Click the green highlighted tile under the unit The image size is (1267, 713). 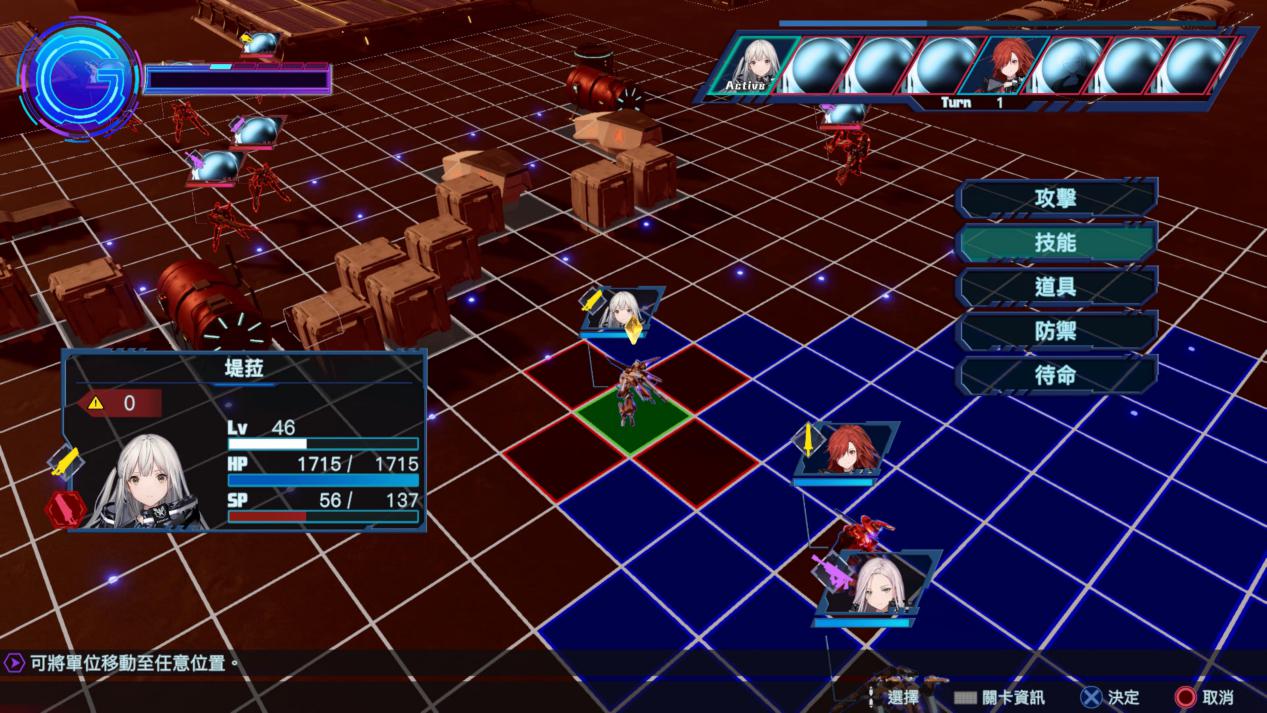[631, 422]
